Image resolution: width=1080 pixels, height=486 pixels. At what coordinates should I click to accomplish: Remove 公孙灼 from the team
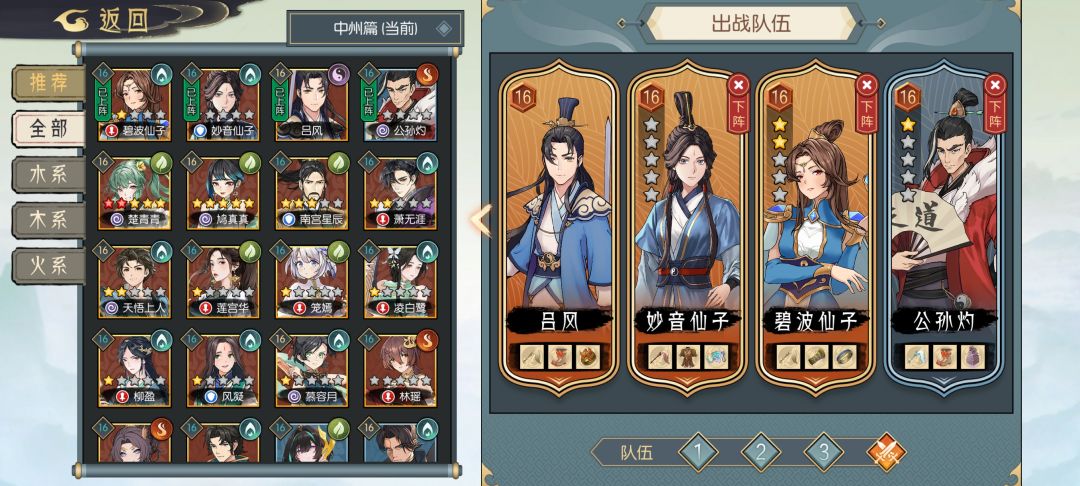(995, 95)
